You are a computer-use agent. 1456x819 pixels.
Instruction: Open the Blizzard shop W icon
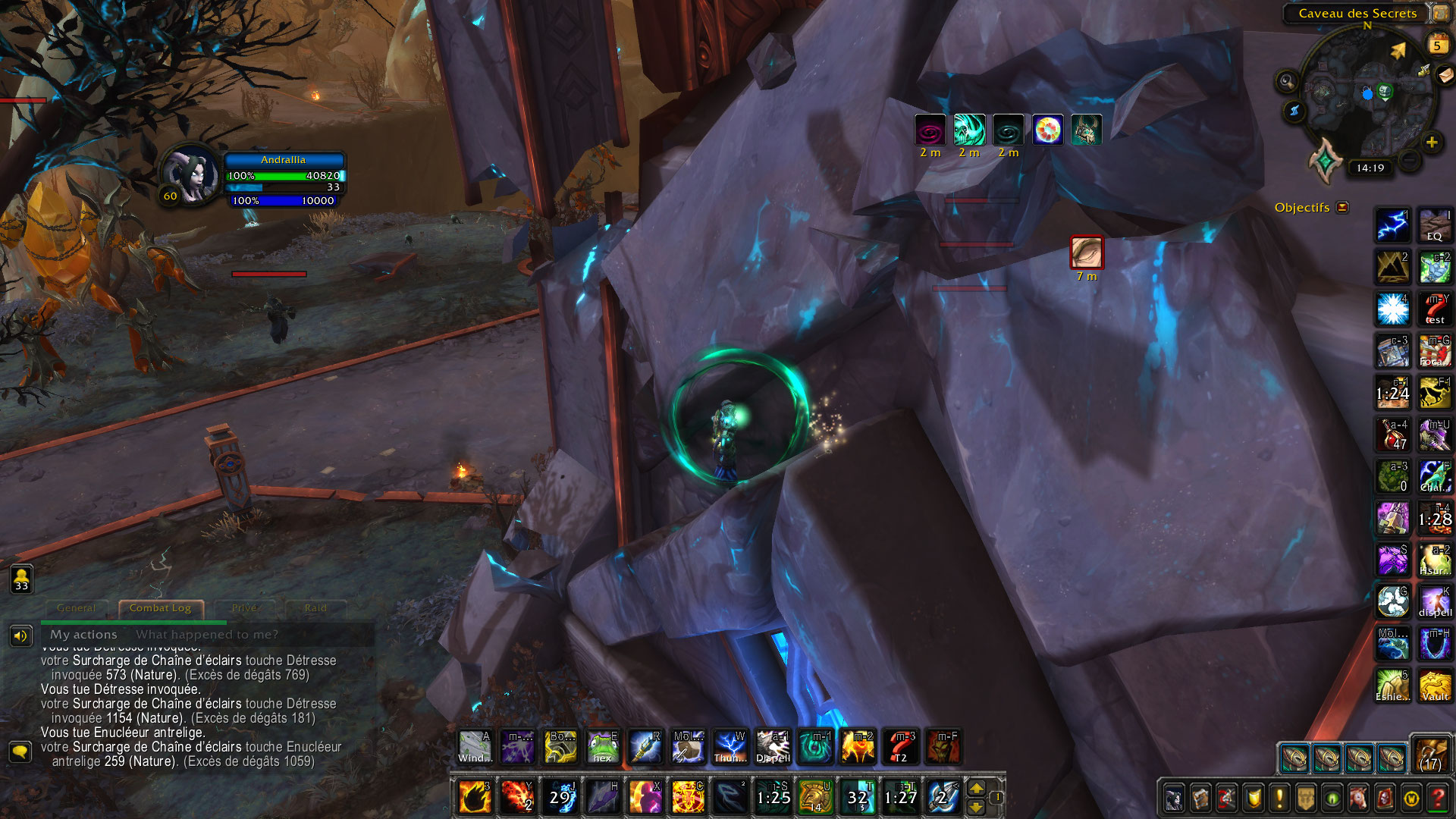[1410, 797]
